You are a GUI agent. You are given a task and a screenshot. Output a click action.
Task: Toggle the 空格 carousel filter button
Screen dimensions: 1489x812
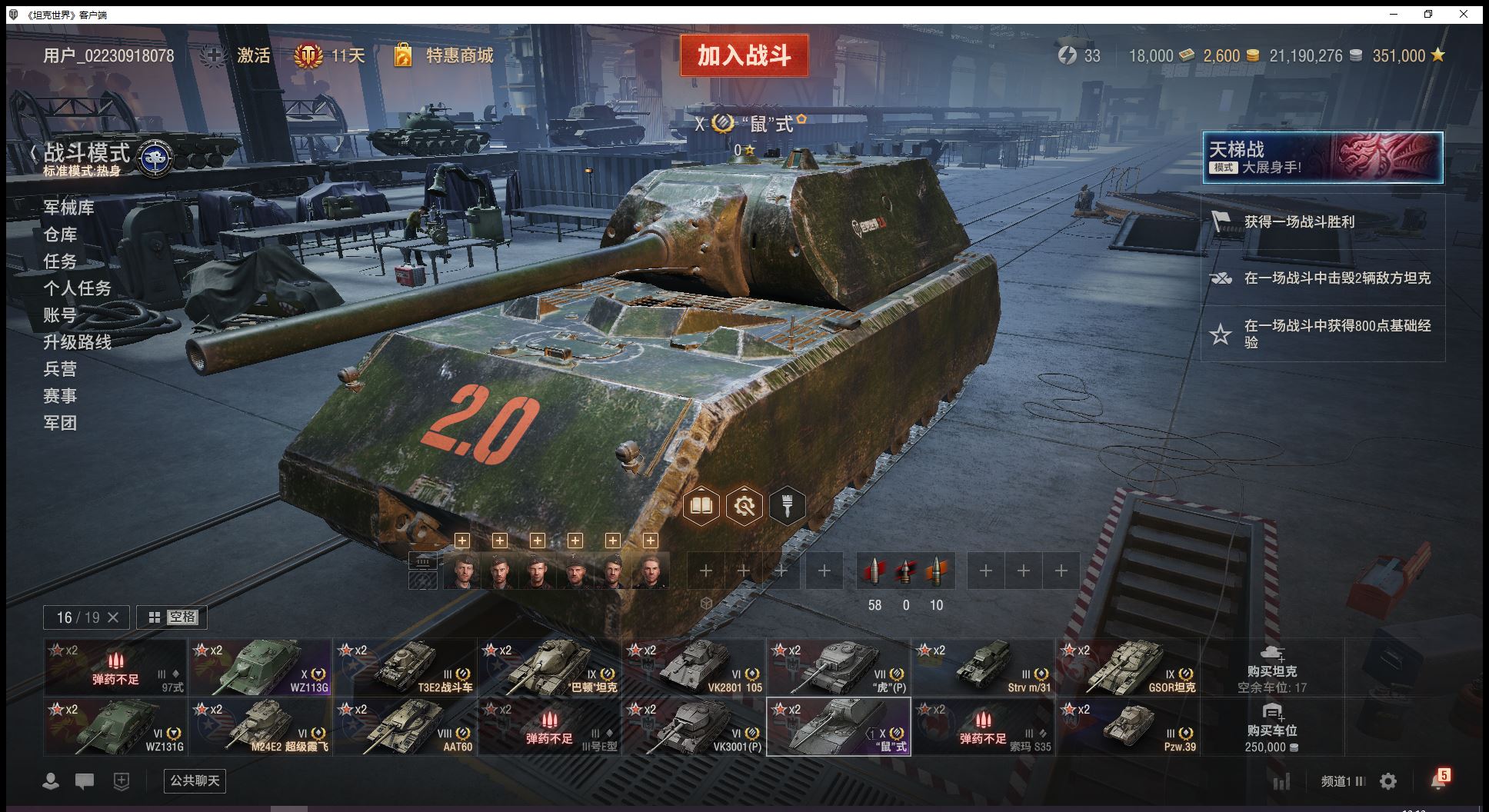tap(172, 617)
